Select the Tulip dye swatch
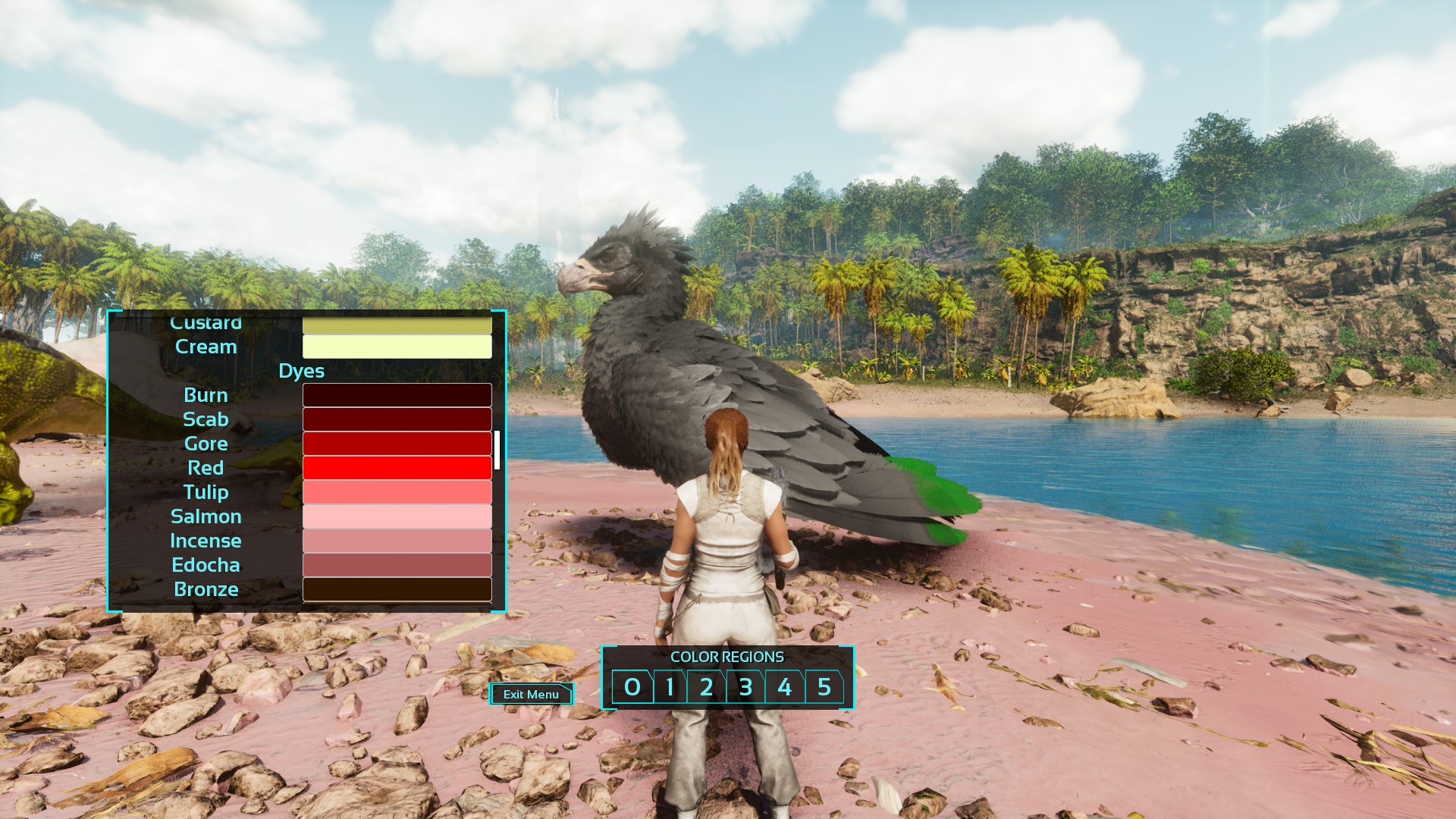1456x819 pixels. click(397, 492)
